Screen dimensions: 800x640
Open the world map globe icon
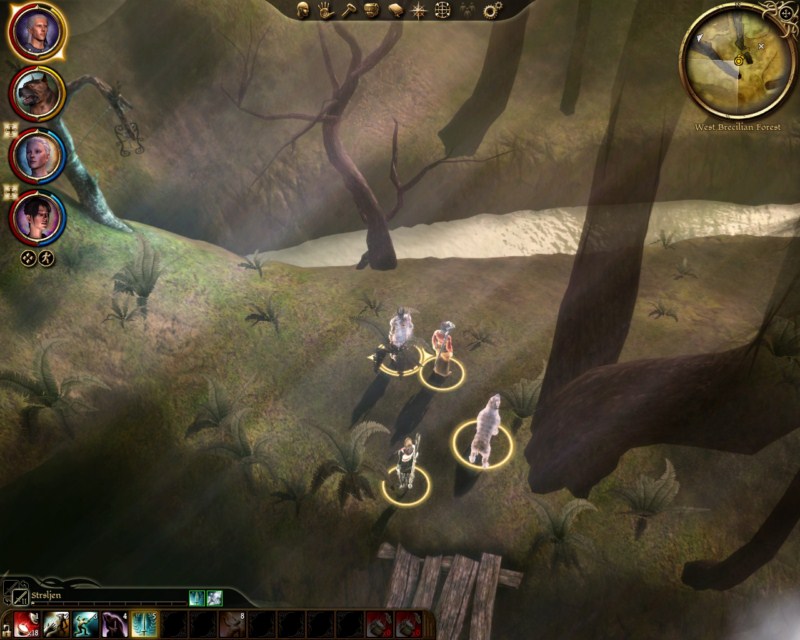[x=441, y=10]
